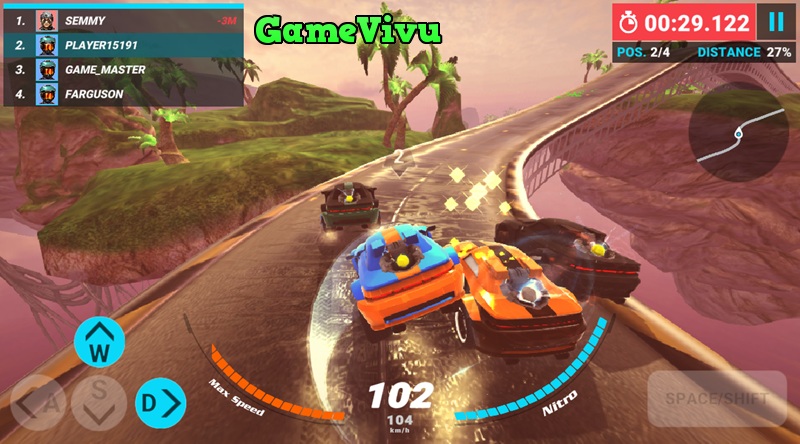Steer right with the D button

pyautogui.click(x=161, y=403)
